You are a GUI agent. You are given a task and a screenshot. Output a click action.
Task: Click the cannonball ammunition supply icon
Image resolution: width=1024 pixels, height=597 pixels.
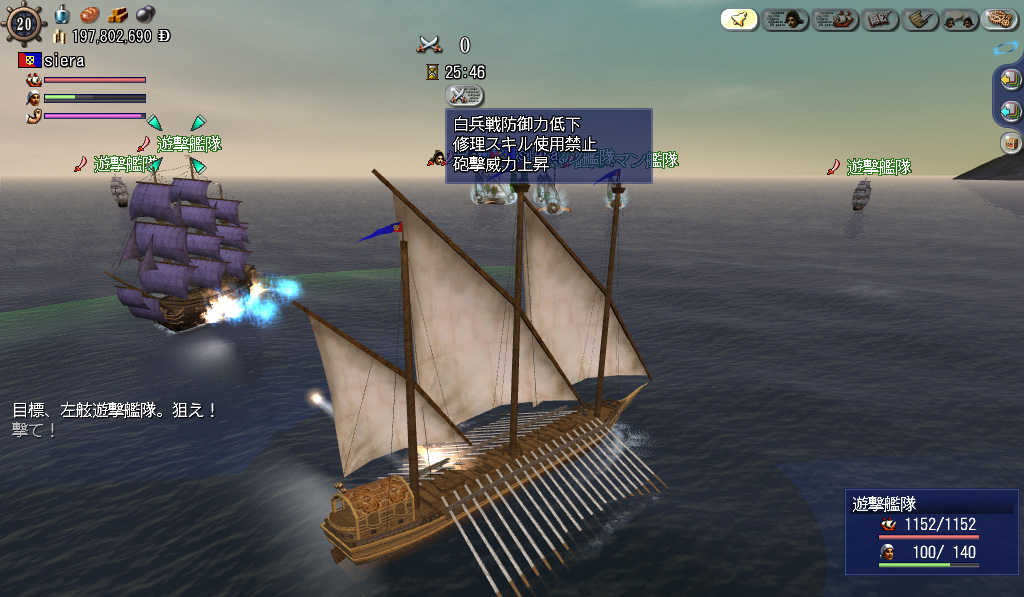point(145,15)
